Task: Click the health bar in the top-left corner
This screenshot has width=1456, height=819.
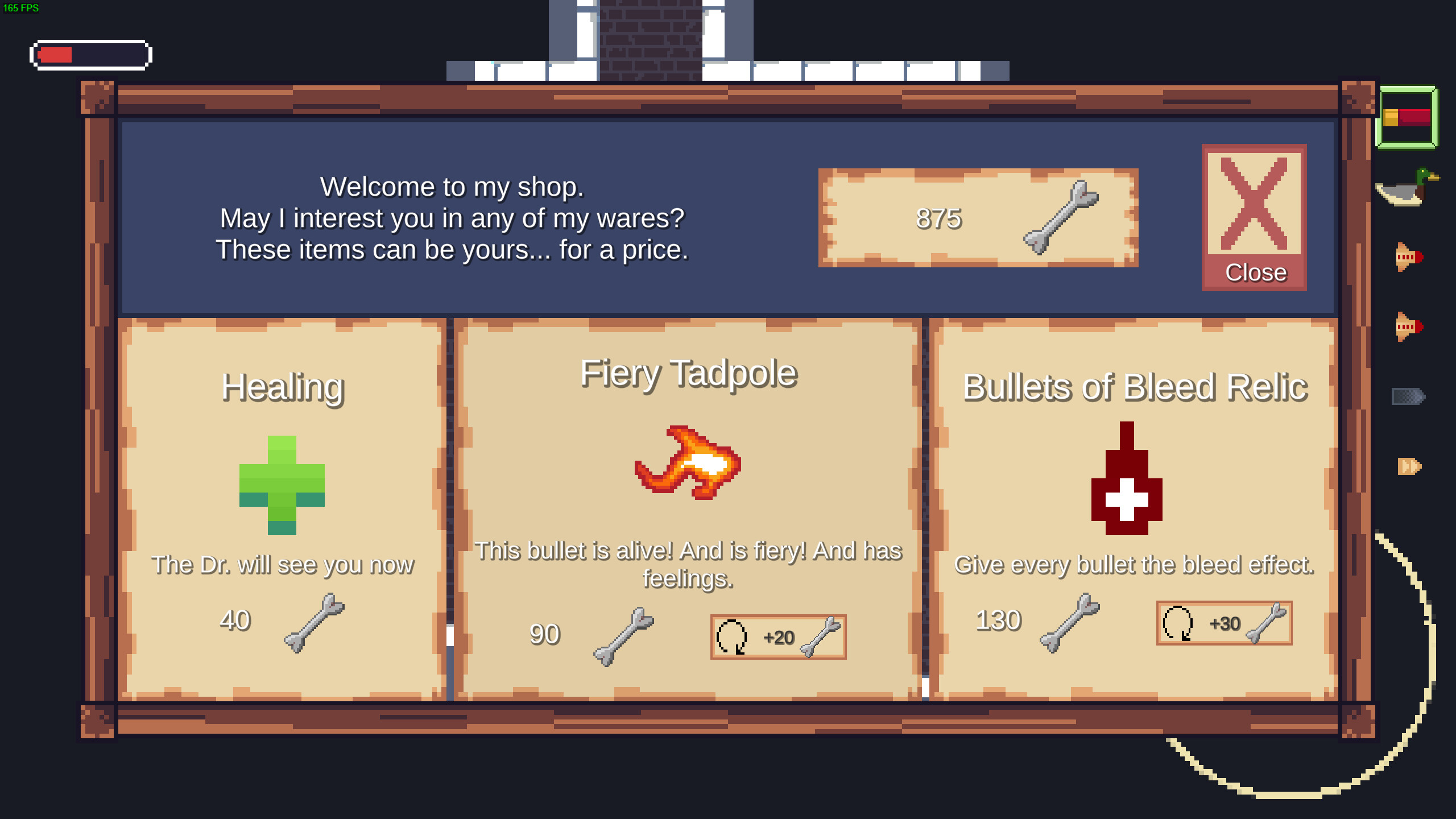Action: (89, 55)
